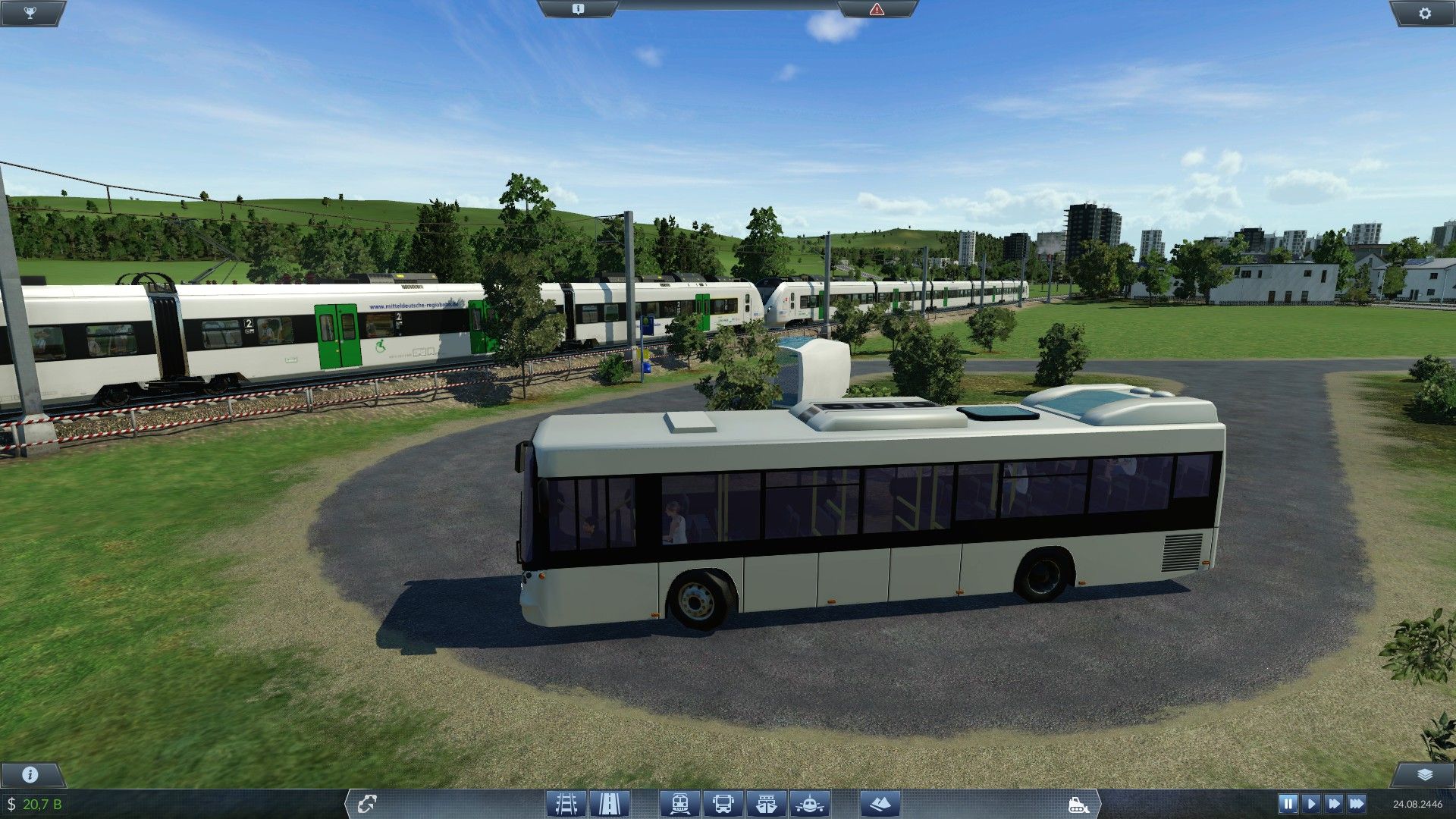The width and height of the screenshot is (1456, 819).
Task: Open the rail track construction menu
Action: tap(566, 803)
